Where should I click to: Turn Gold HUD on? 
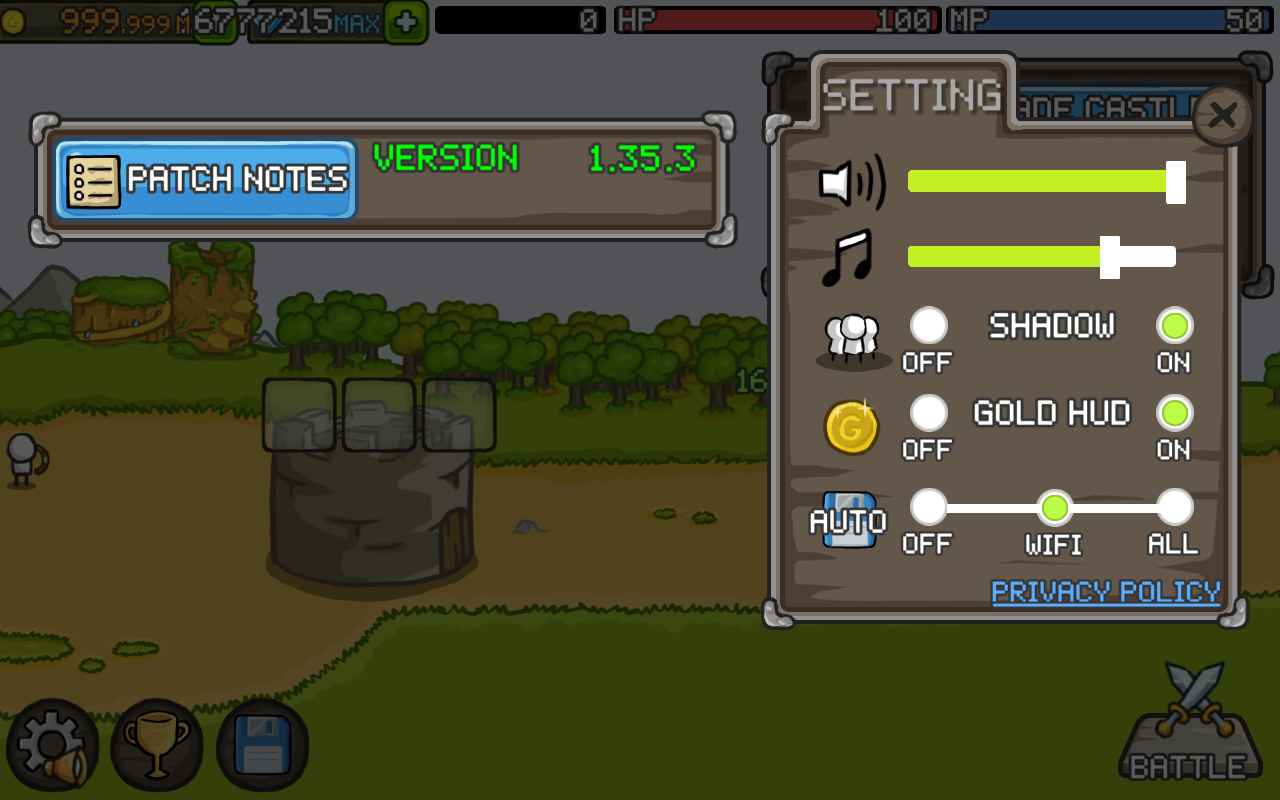click(1174, 413)
